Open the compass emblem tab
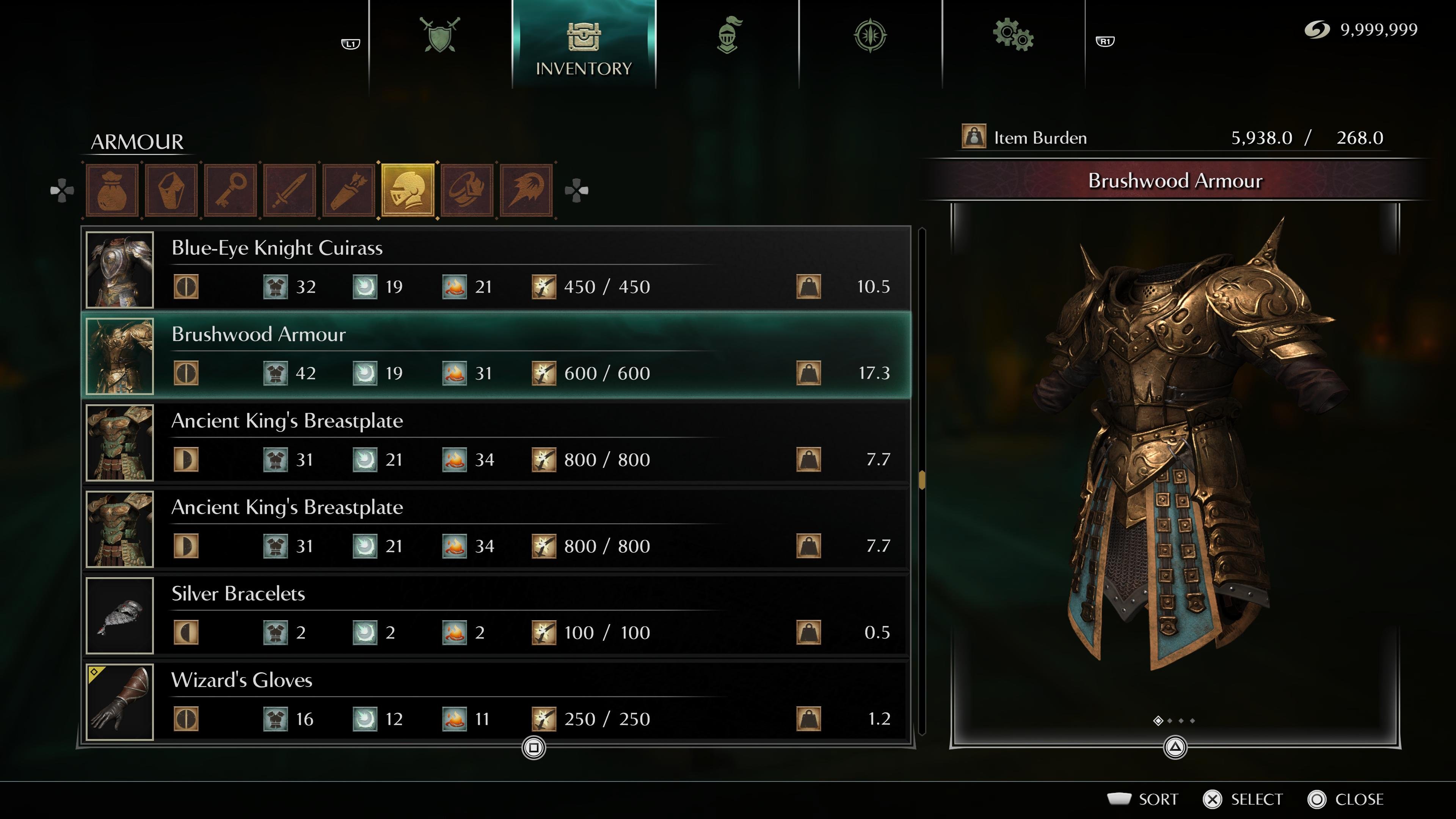1456x819 pixels. click(x=871, y=36)
